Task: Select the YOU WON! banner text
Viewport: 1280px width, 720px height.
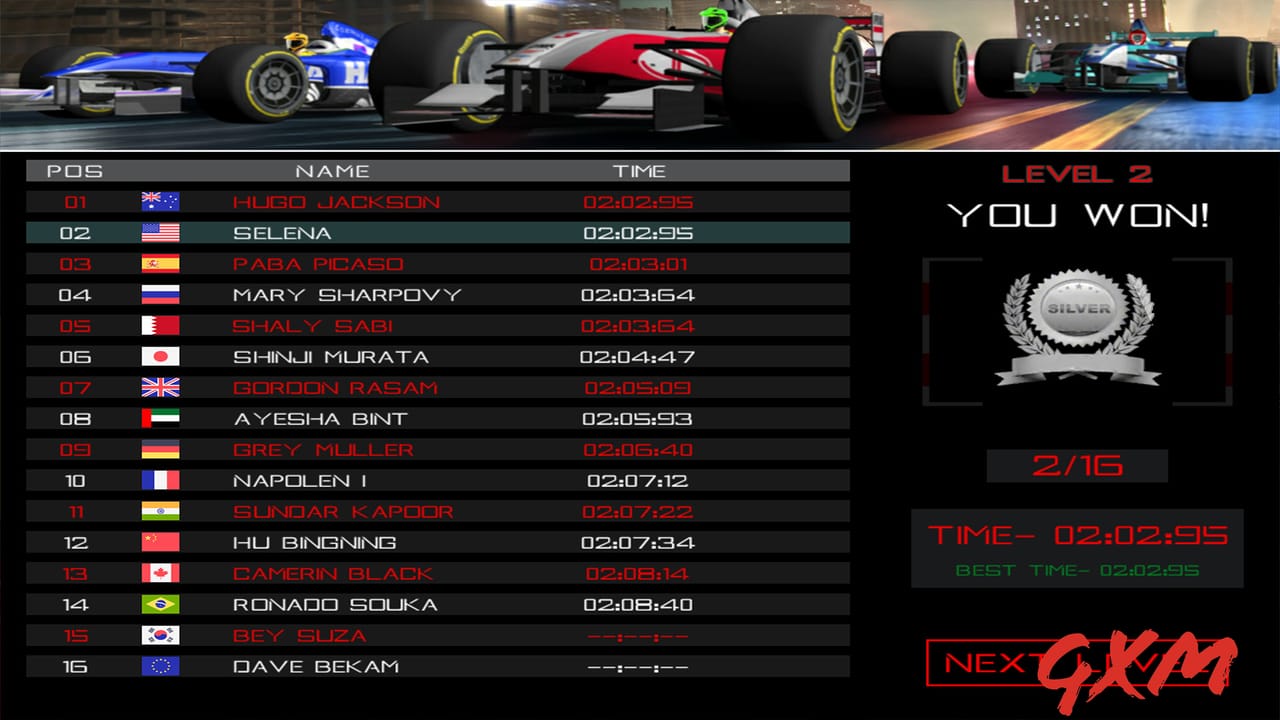Action: (1077, 214)
